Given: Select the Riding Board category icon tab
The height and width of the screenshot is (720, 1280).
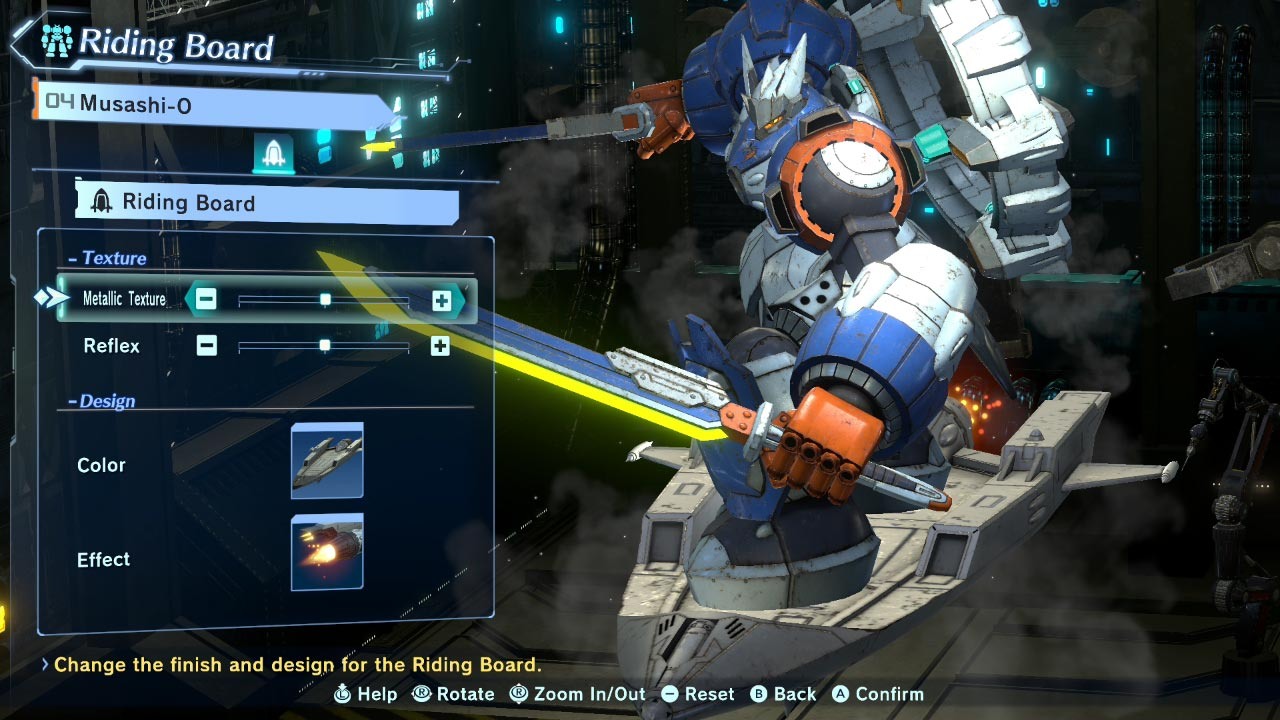Looking at the screenshot, I should pyautogui.click(x=273, y=153).
